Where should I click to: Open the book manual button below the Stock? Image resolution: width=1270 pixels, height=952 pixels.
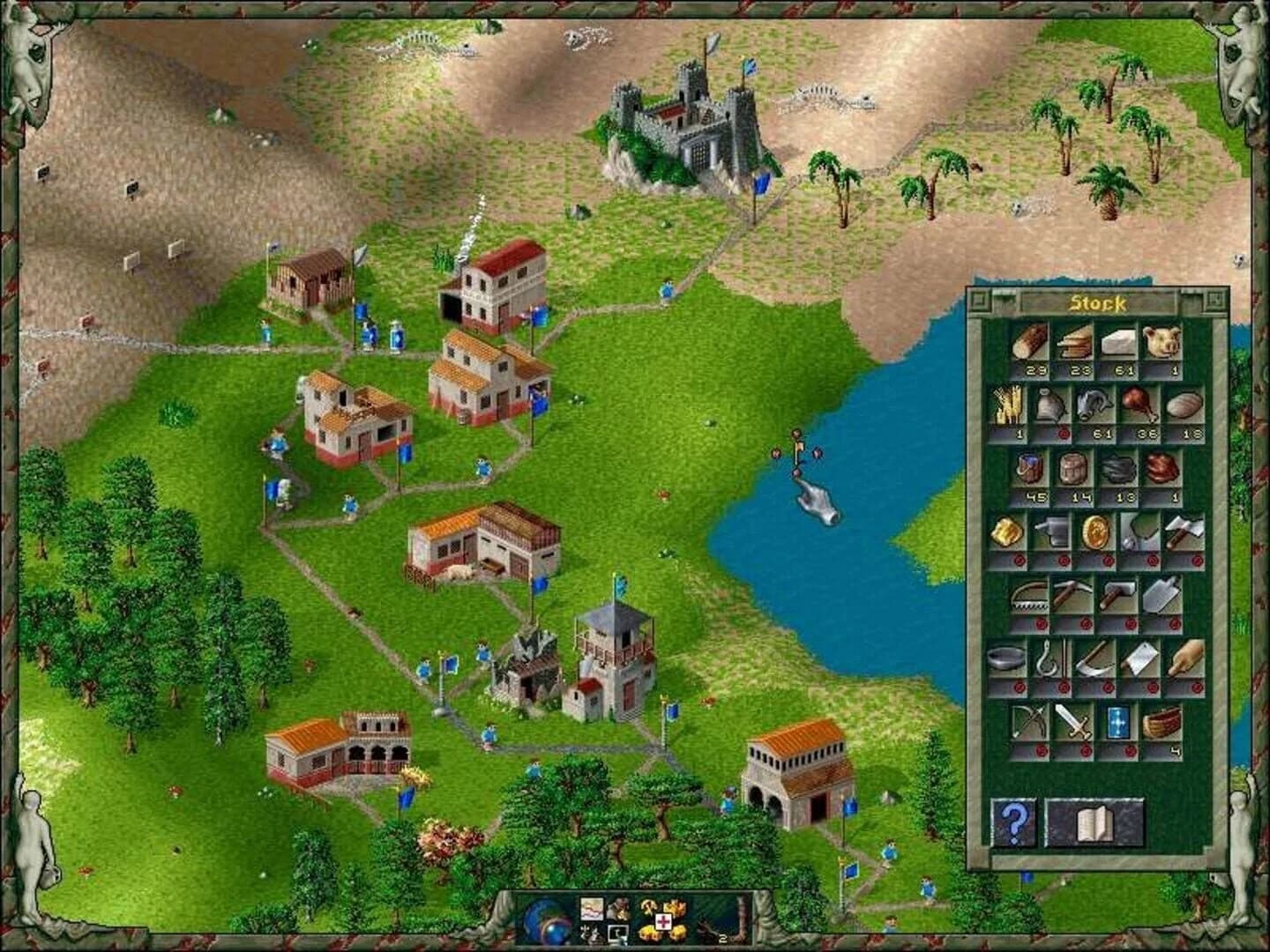(x=1095, y=821)
